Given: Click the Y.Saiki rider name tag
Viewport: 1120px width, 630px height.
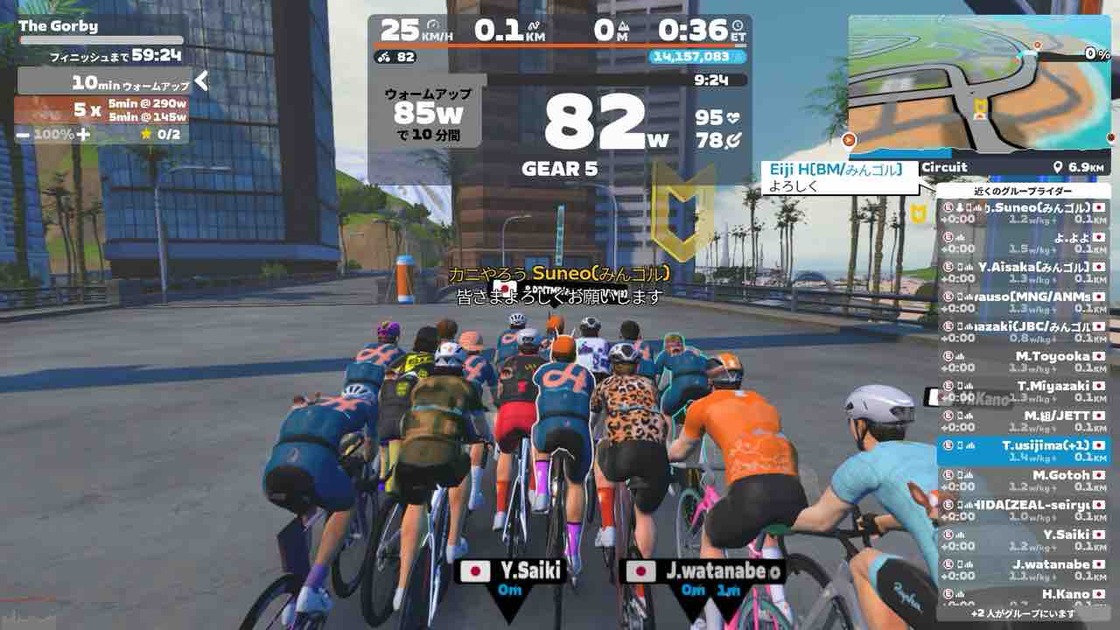Looking at the screenshot, I should coord(511,571).
